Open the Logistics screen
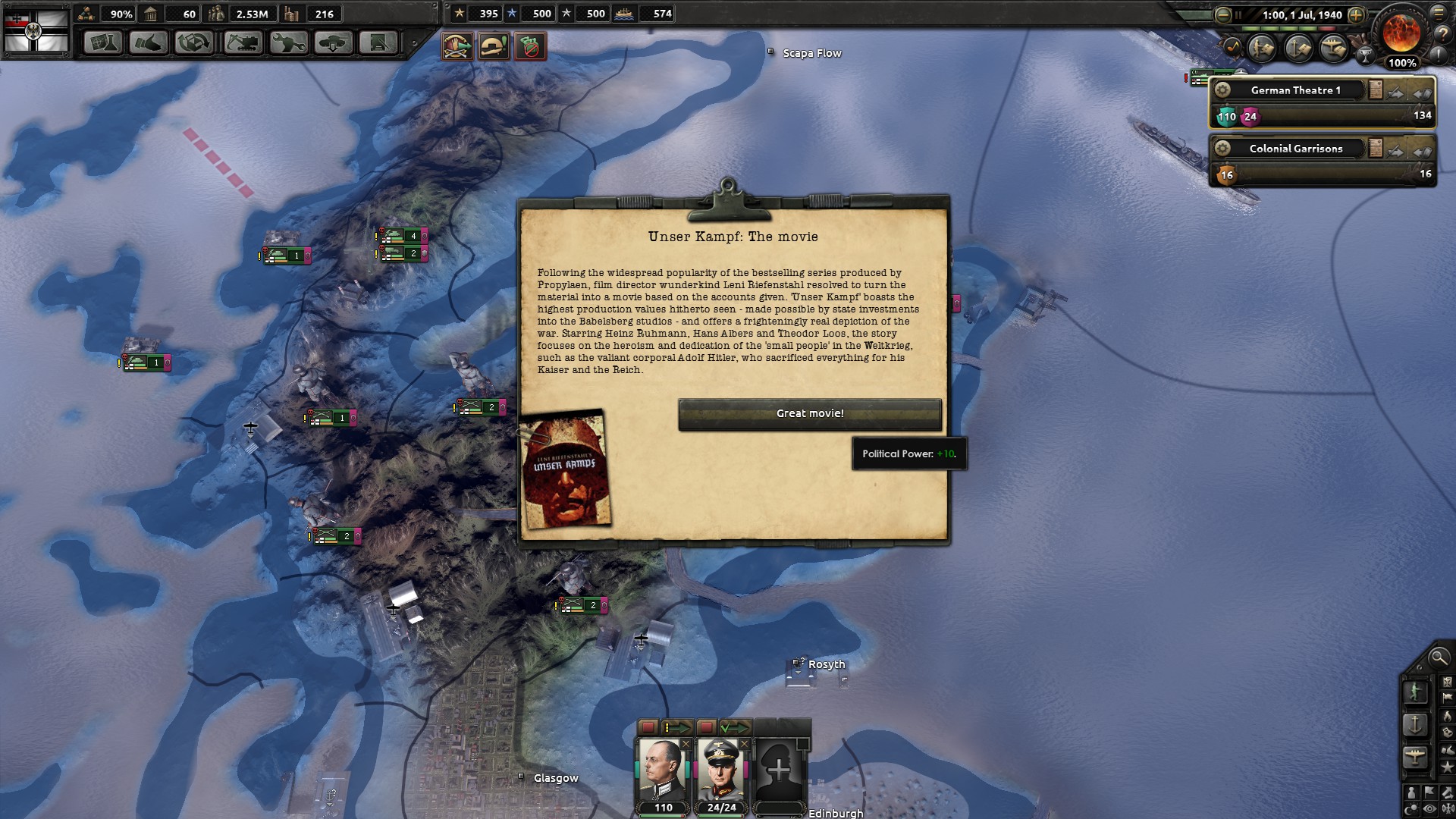This screenshot has height=819, width=1456. tap(378, 43)
